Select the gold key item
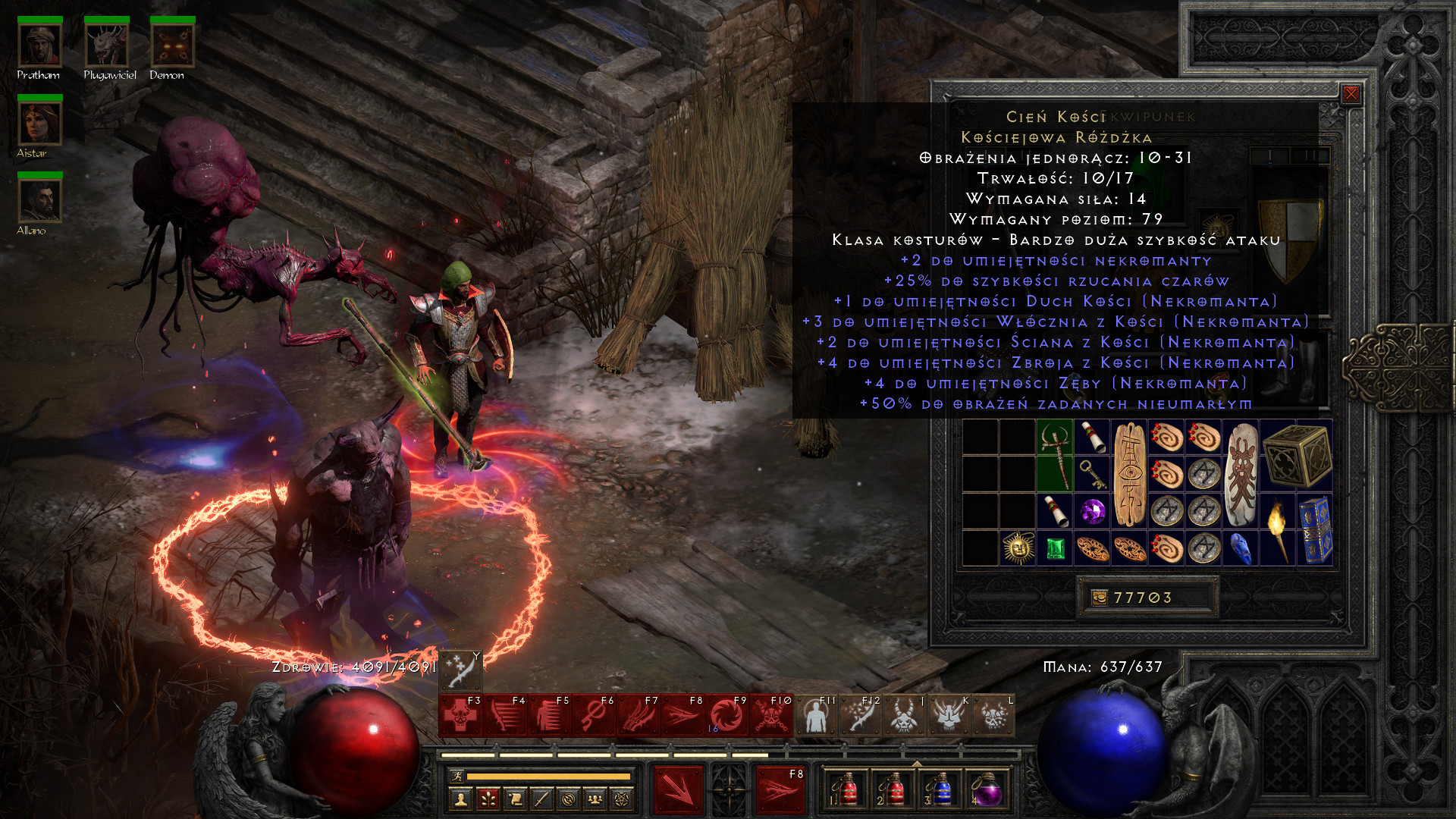 click(x=1092, y=474)
